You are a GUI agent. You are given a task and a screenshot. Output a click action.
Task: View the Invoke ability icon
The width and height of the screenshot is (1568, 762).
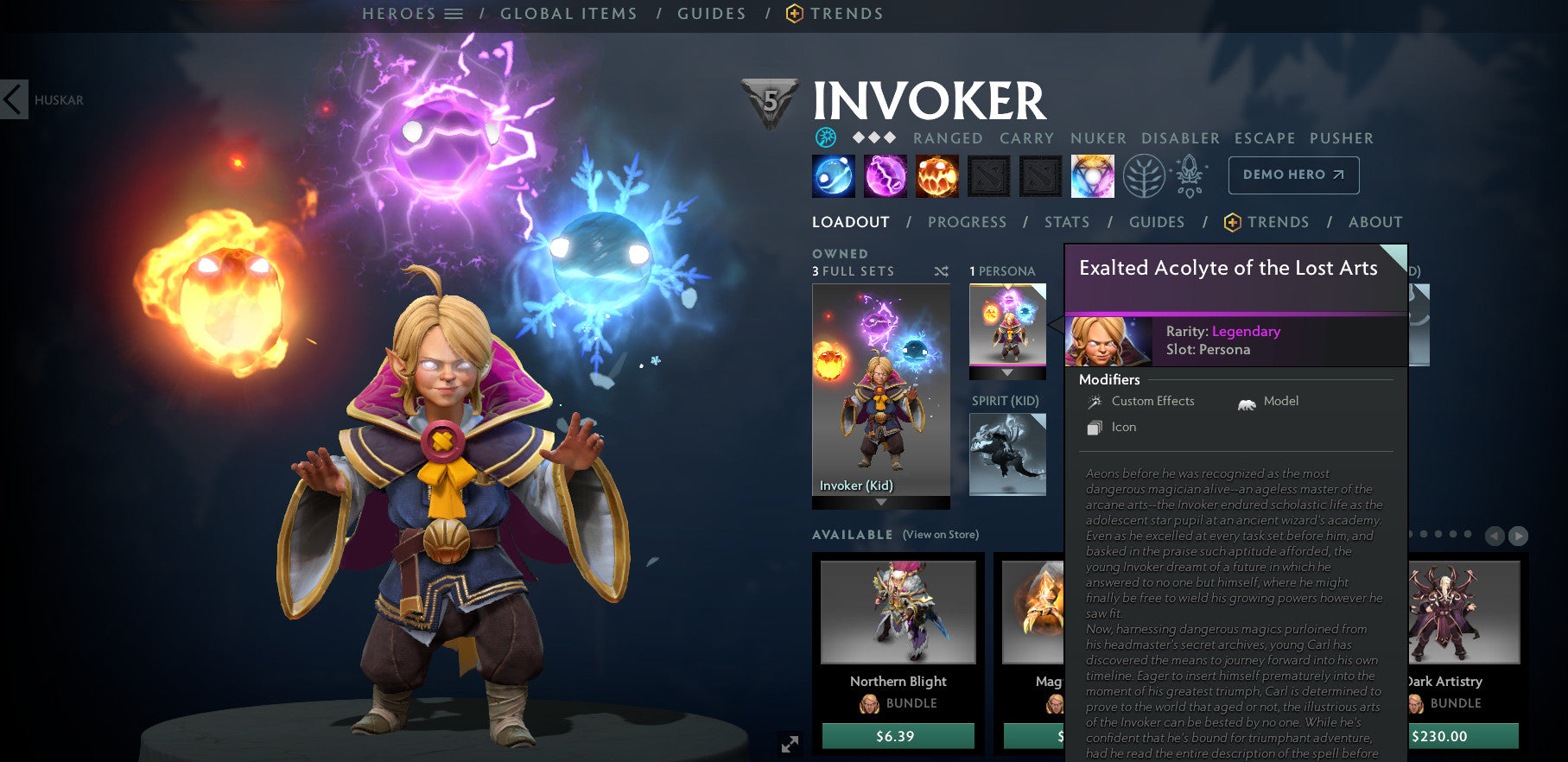[1093, 175]
